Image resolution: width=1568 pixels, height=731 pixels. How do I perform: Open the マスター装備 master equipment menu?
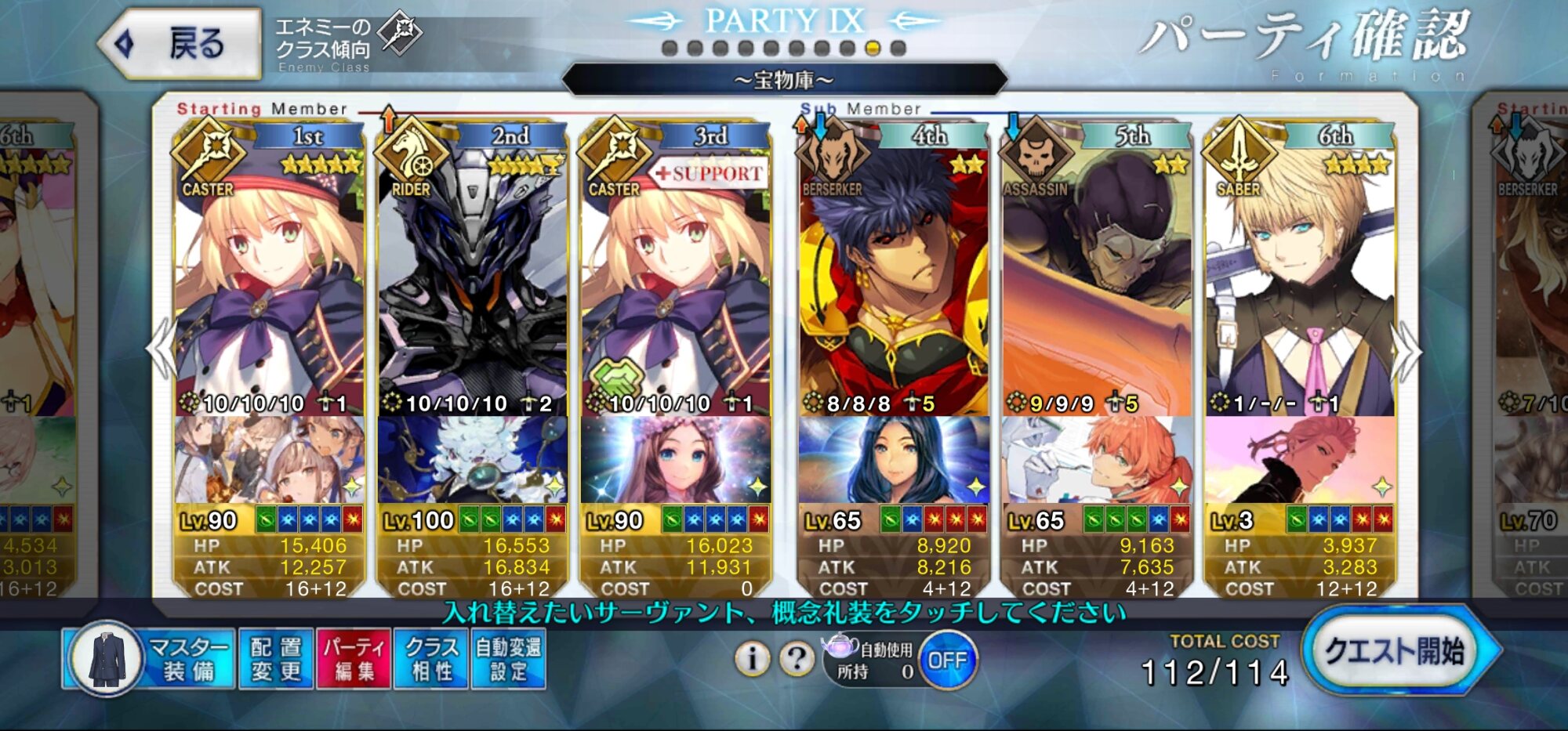pyautogui.click(x=151, y=660)
